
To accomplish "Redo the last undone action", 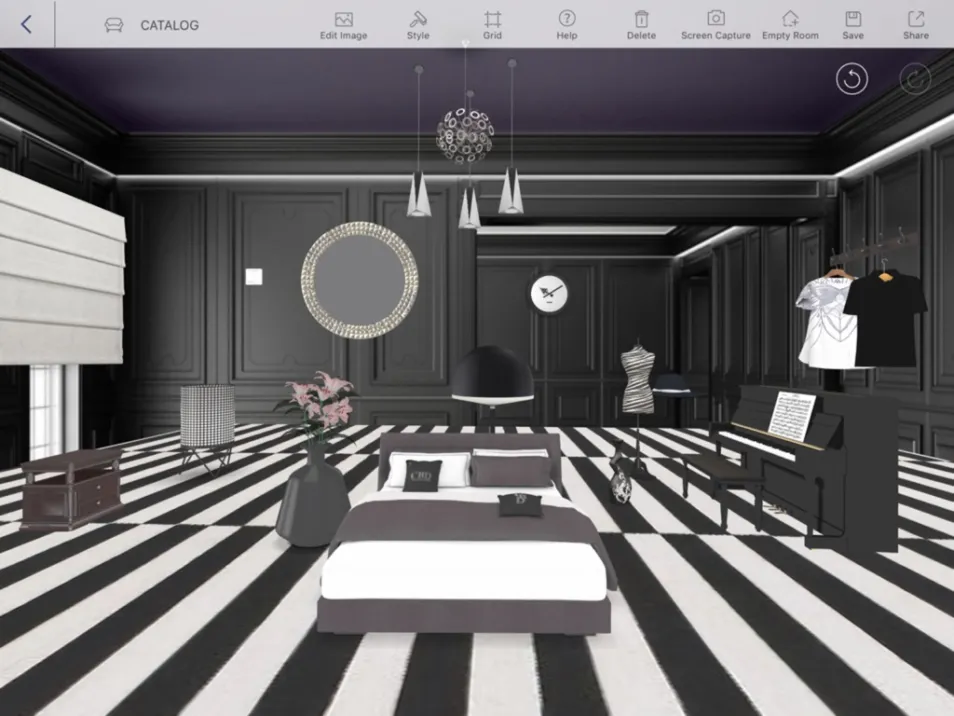I will click(x=915, y=79).
